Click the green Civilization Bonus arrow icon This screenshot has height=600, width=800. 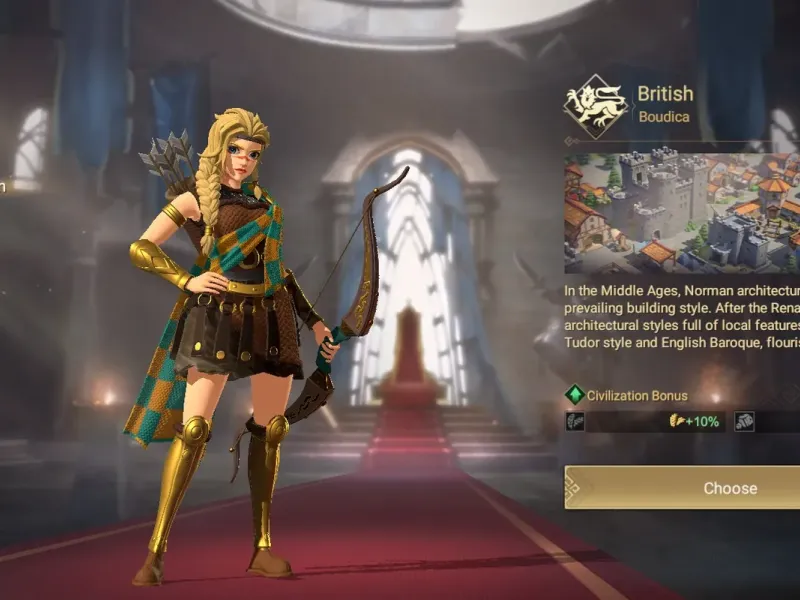pyautogui.click(x=574, y=395)
